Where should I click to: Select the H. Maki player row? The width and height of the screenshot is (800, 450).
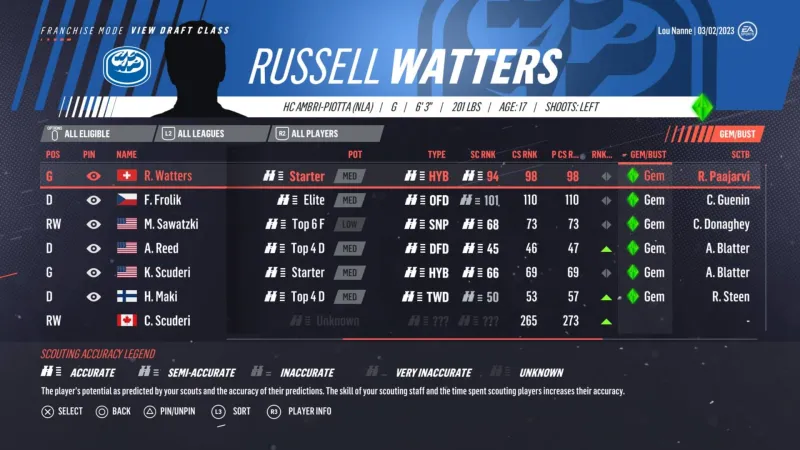coord(400,296)
